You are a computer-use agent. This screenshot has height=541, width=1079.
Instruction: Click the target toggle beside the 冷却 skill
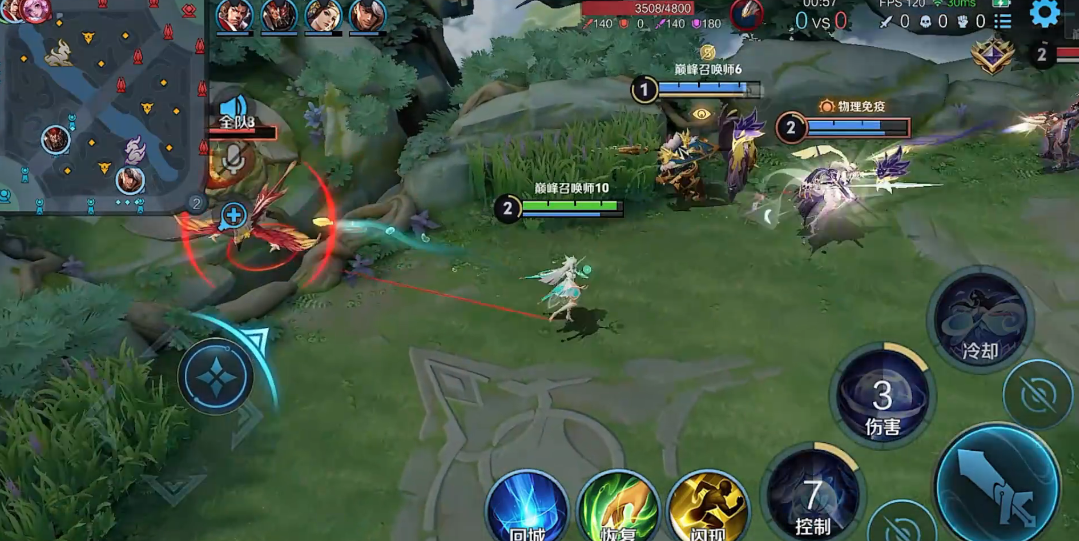click(1038, 395)
